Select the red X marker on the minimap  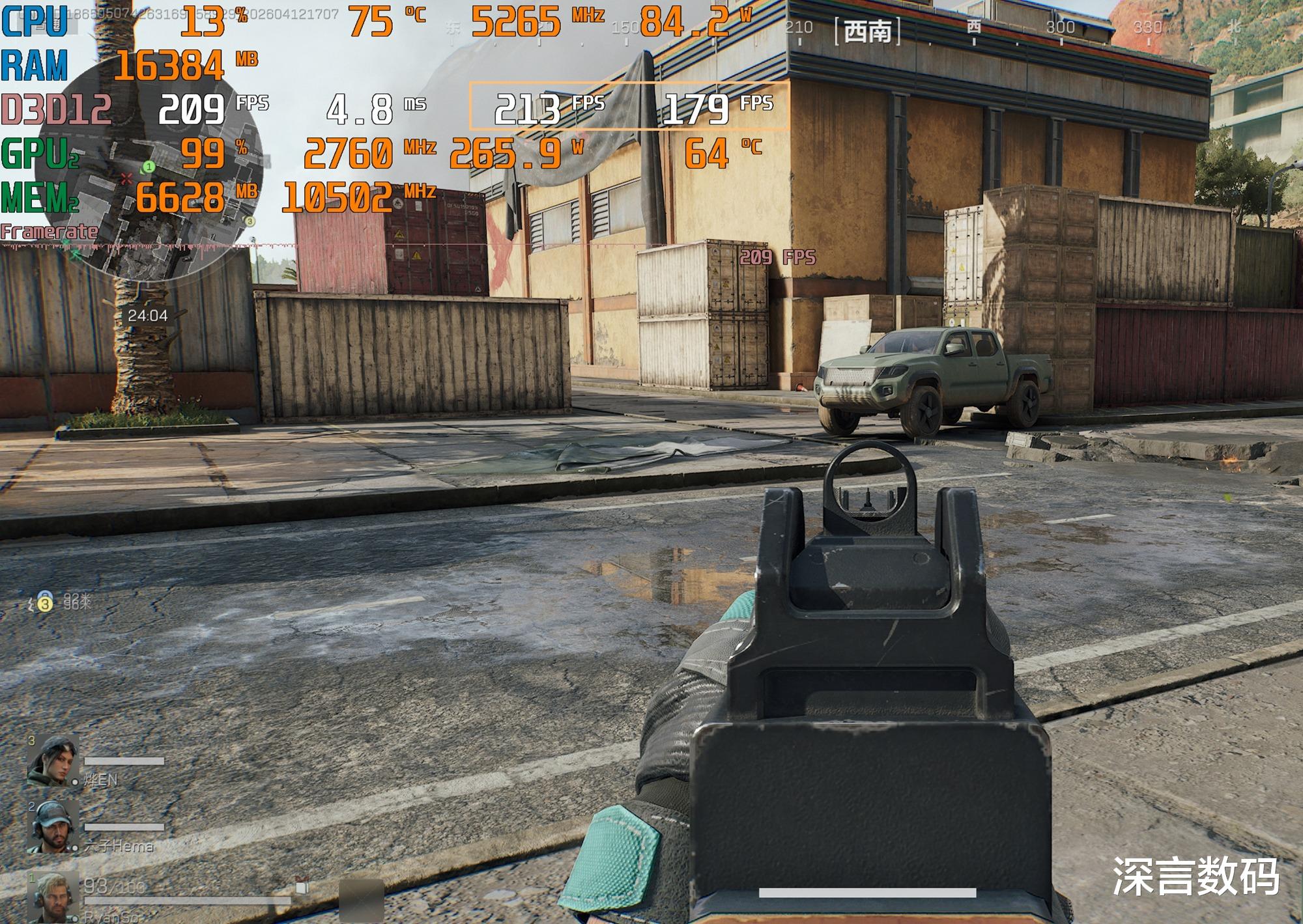[127, 178]
